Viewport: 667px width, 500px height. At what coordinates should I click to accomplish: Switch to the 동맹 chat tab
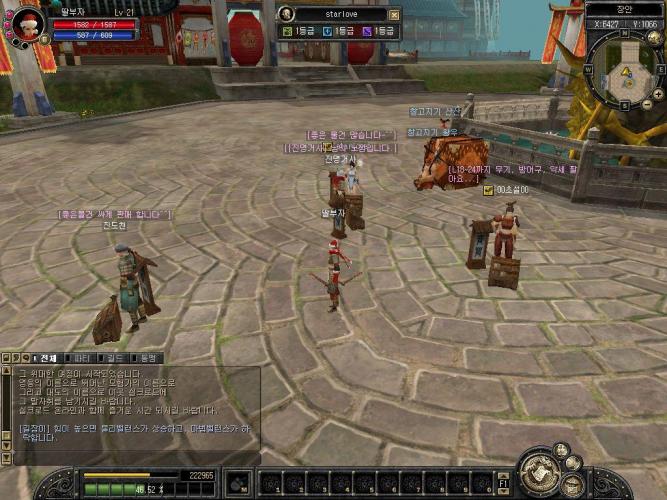click(149, 357)
